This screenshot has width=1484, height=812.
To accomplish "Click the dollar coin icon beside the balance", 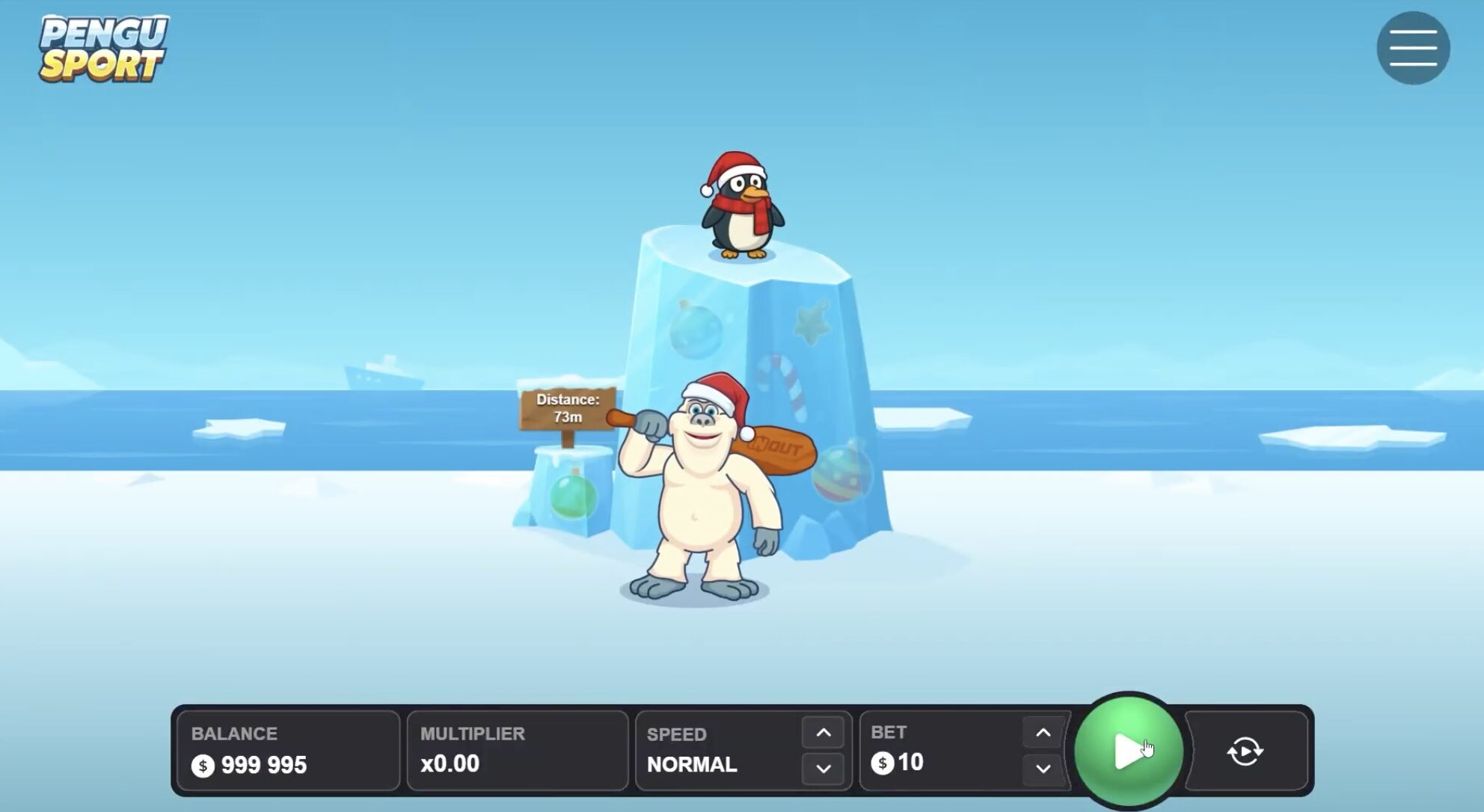I will coord(202,766).
